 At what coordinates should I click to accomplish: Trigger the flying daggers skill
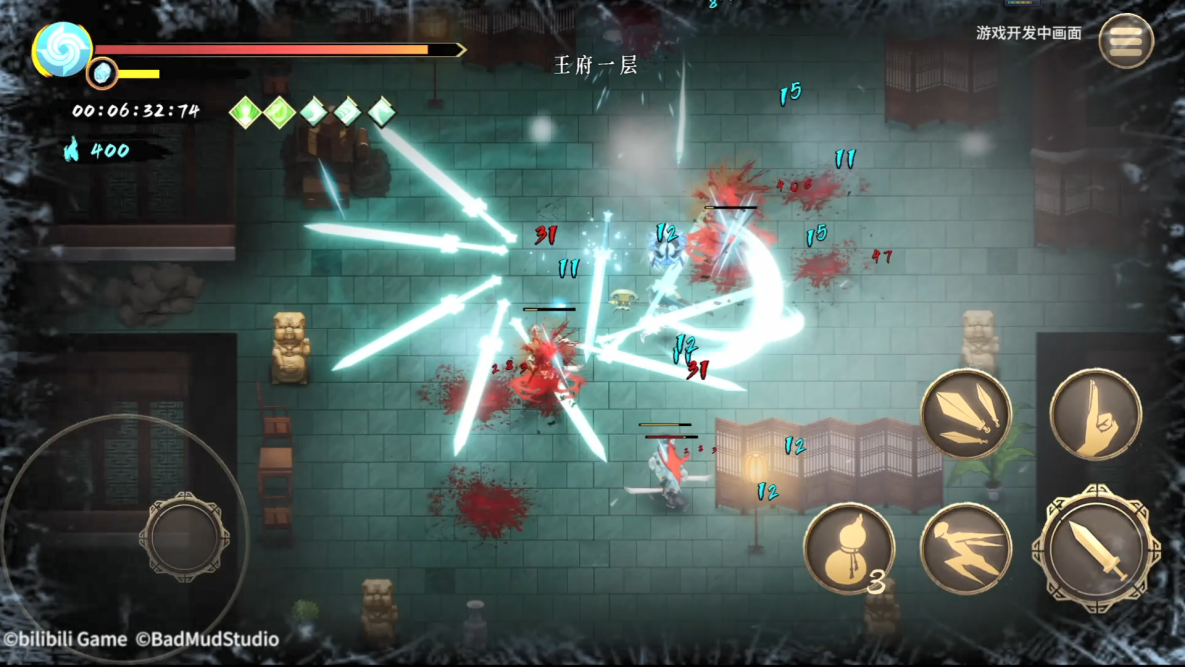coord(965,414)
